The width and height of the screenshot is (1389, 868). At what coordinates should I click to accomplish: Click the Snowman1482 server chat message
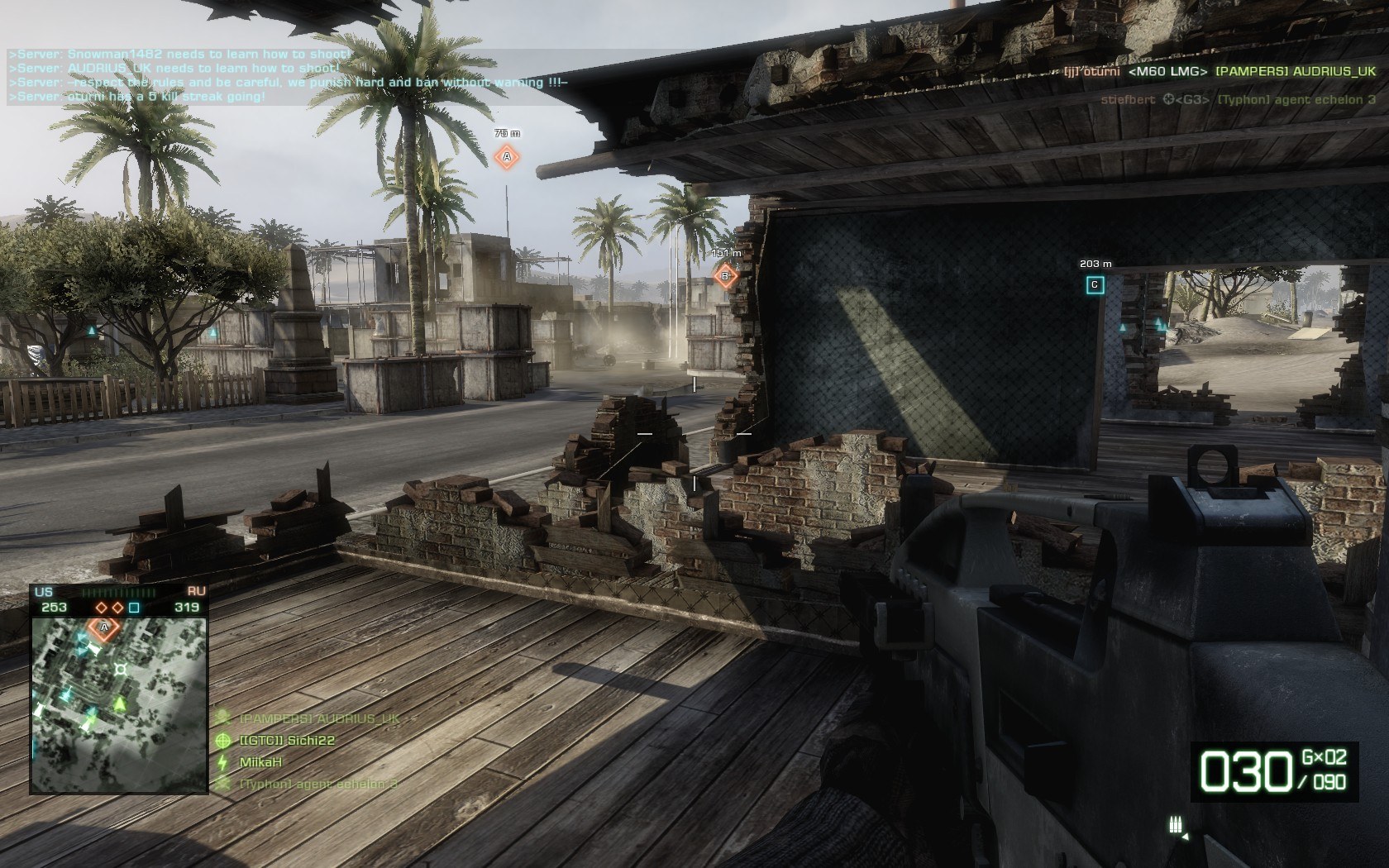180,54
